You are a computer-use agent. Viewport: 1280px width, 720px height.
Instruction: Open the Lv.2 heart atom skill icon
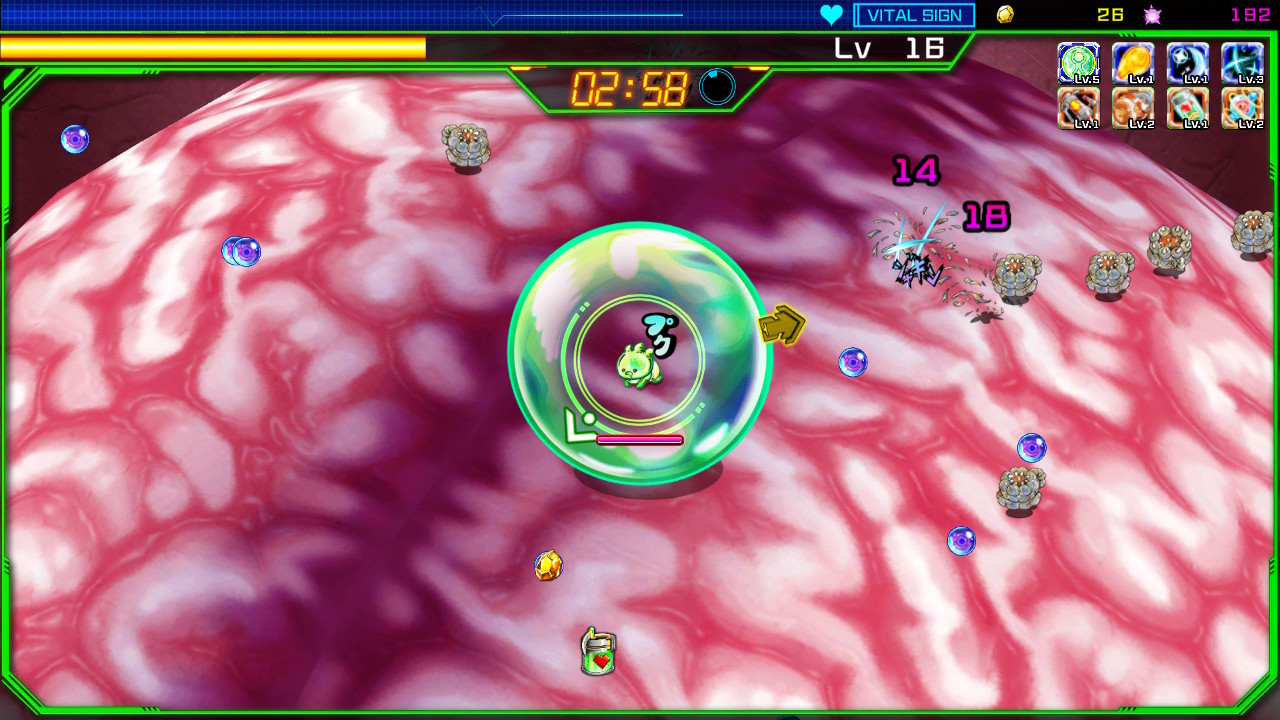[1243, 107]
